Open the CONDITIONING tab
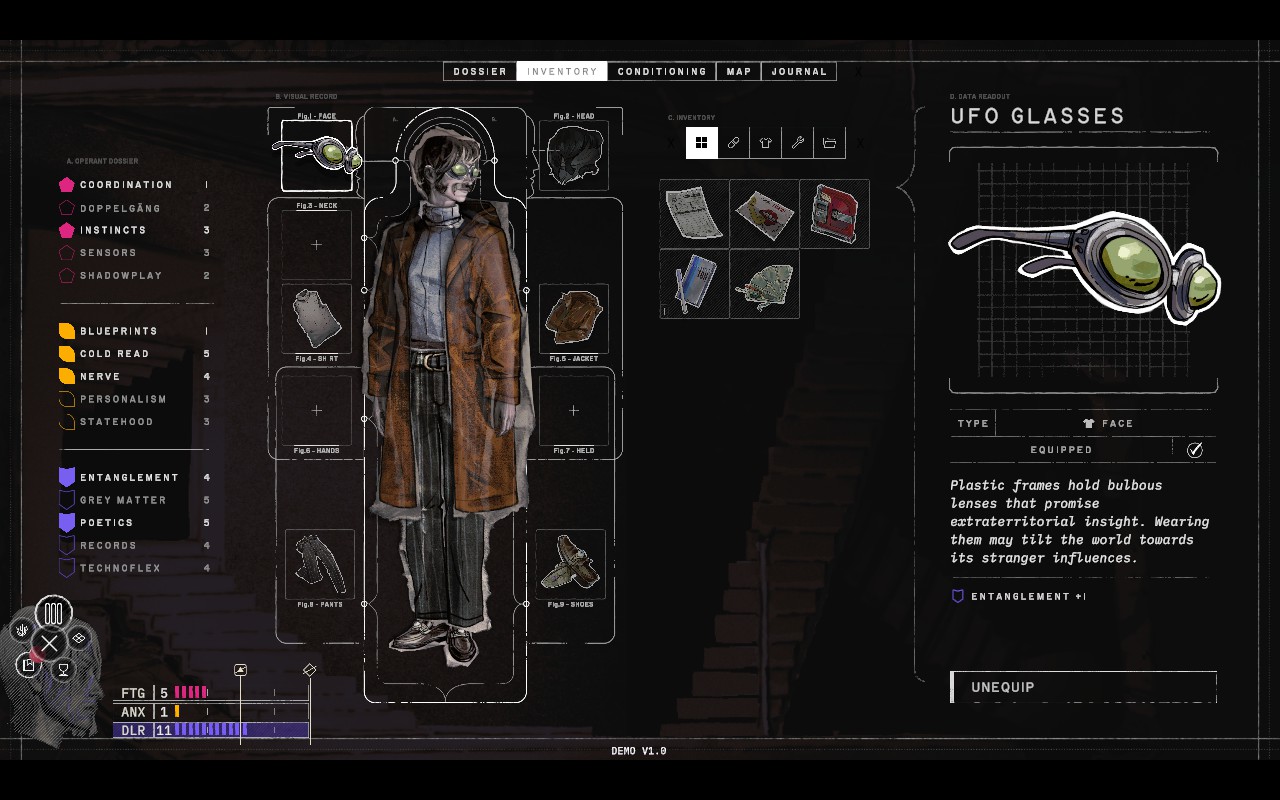 (662, 71)
